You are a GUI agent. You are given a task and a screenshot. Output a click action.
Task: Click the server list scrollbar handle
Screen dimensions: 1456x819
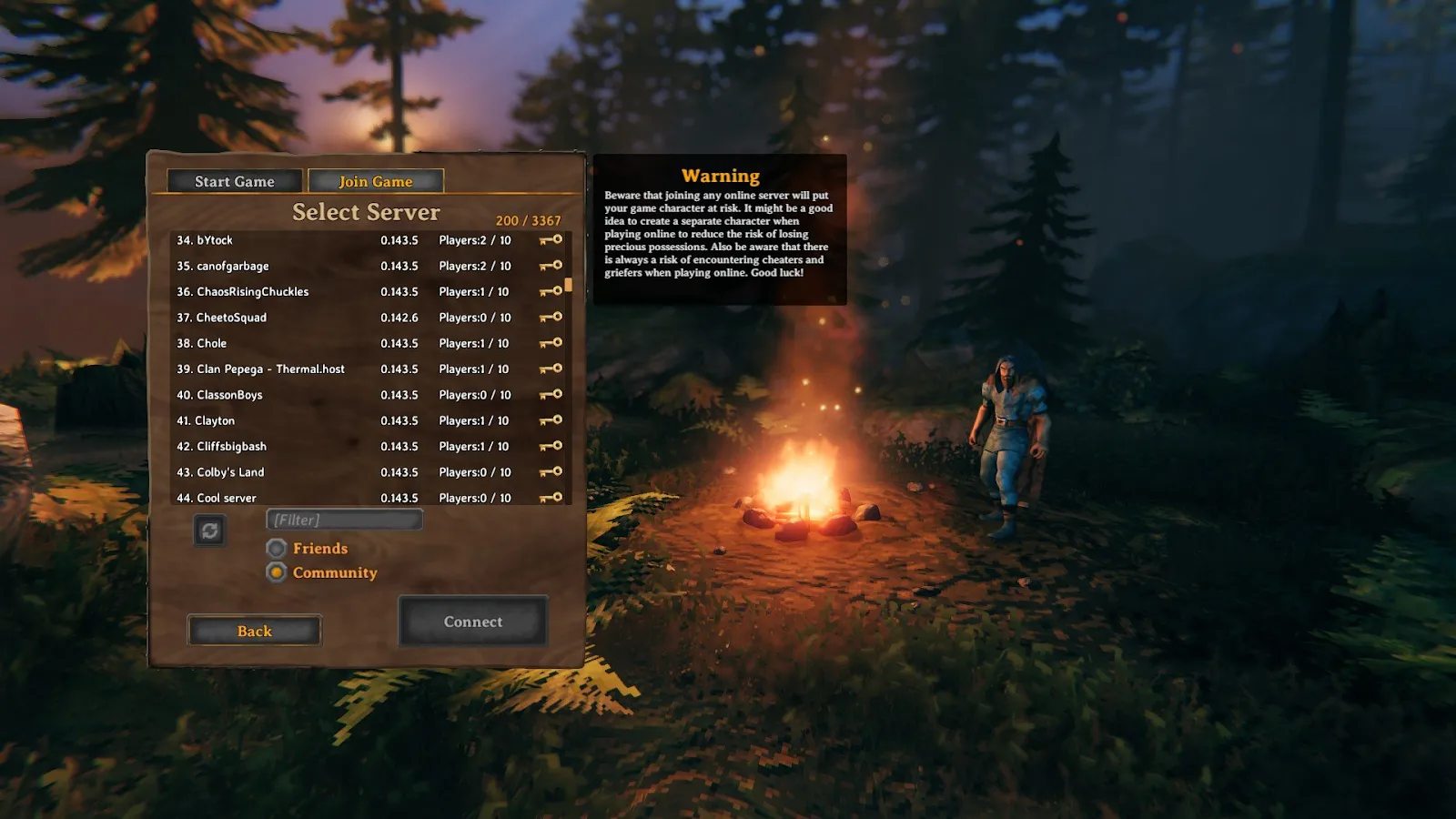[569, 287]
